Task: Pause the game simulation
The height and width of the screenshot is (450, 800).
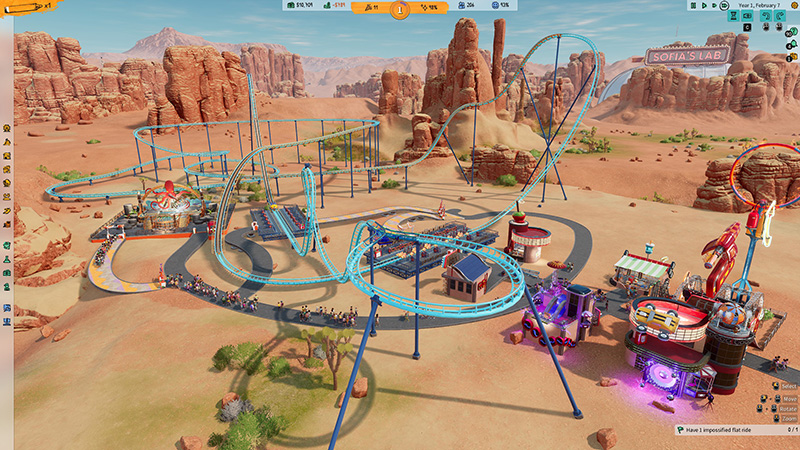Action: (x=695, y=5)
